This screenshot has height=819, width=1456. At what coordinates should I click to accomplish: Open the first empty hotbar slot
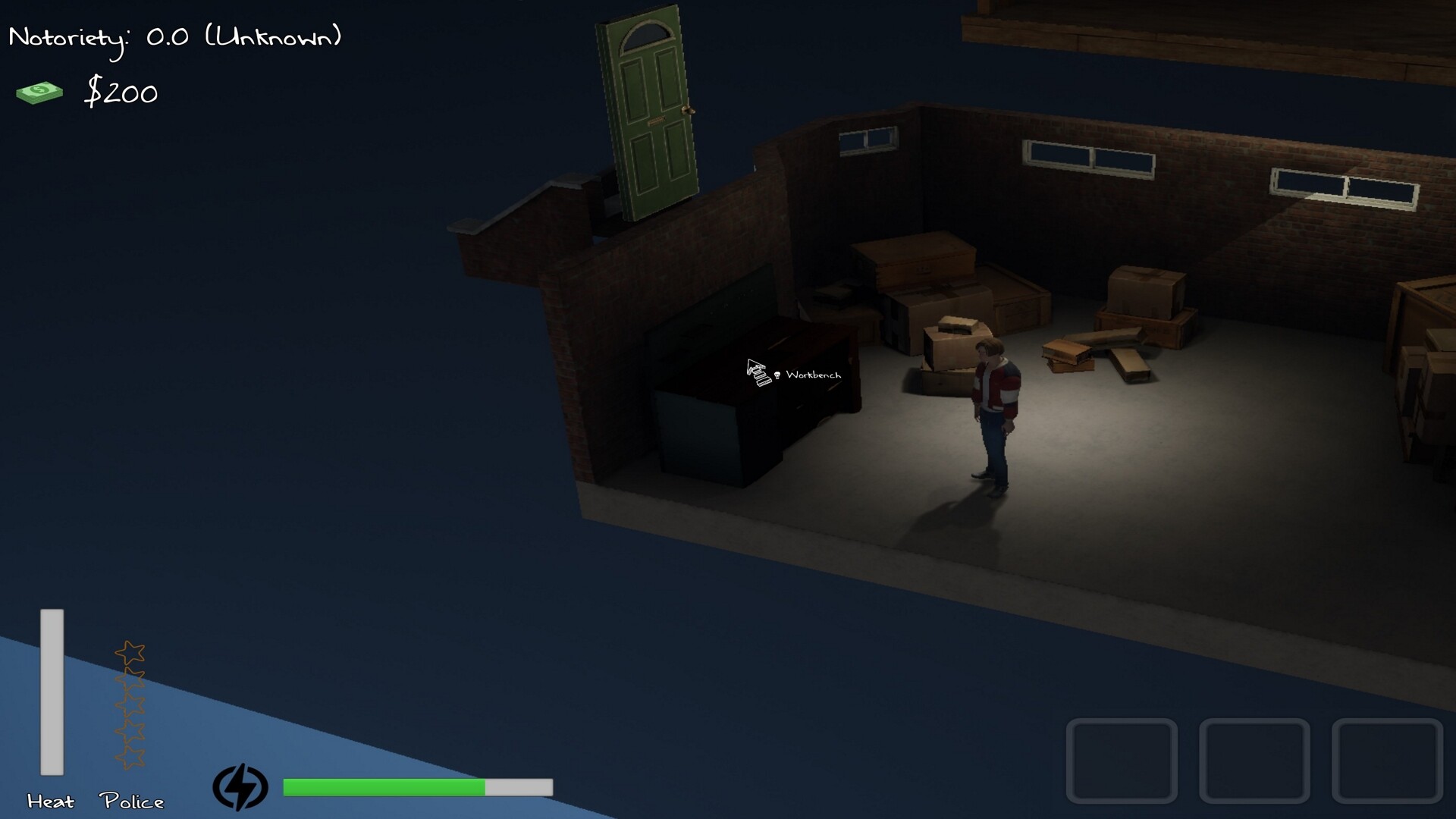1122,758
